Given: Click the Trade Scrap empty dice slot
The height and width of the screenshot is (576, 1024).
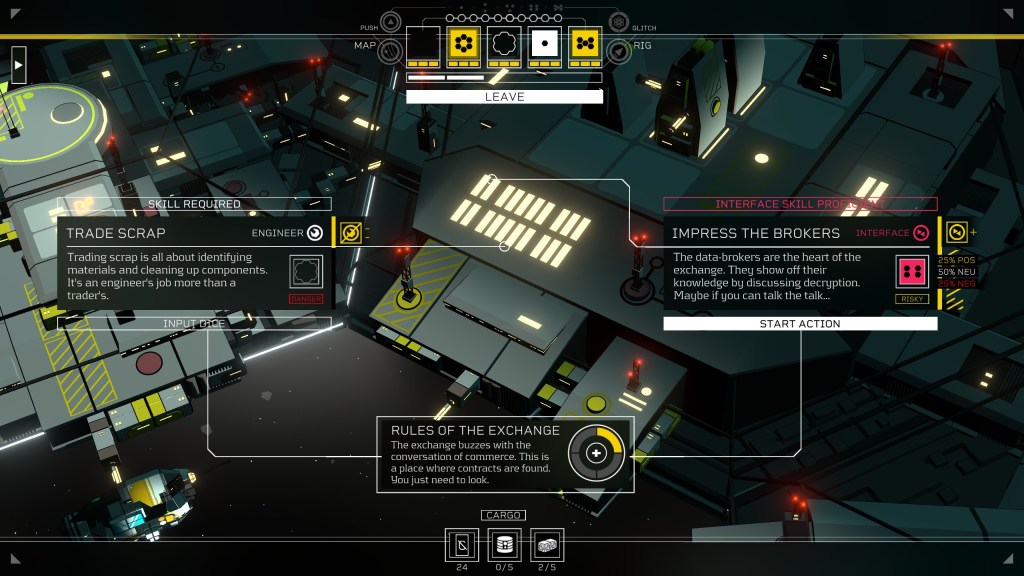Looking at the screenshot, I should (307, 271).
